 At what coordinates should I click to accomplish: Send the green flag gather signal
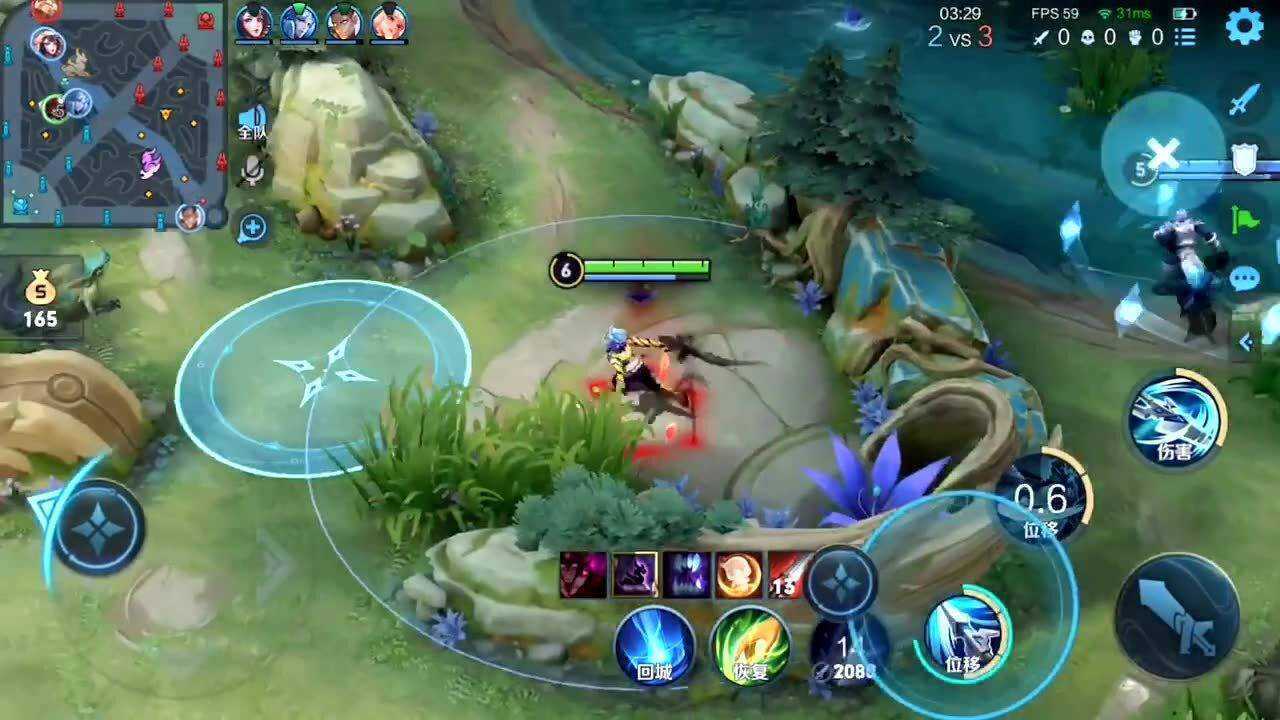point(1245,219)
